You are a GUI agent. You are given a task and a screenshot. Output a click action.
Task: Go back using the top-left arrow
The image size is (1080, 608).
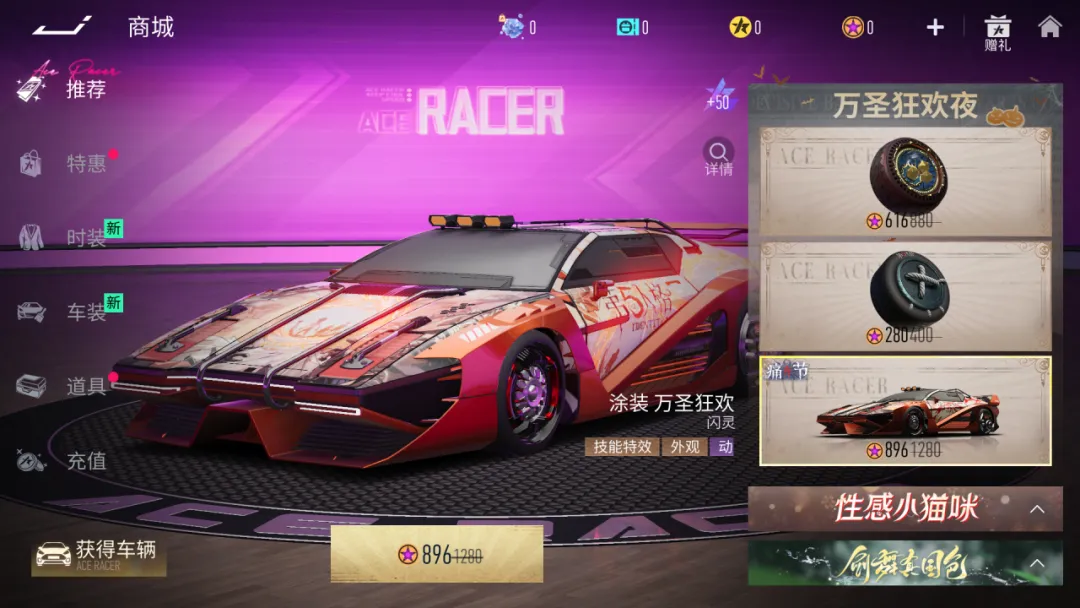tap(62, 26)
